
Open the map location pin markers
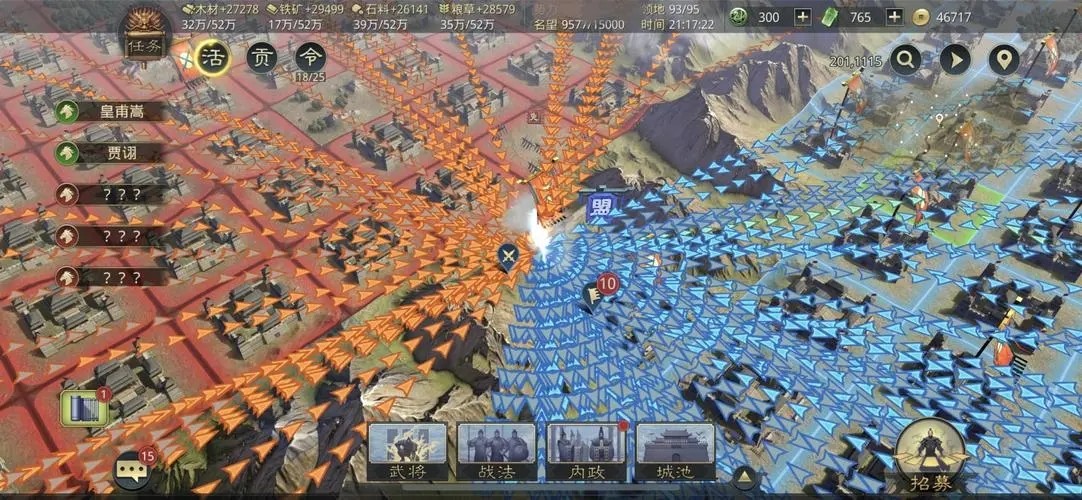click(x=1003, y=60)
